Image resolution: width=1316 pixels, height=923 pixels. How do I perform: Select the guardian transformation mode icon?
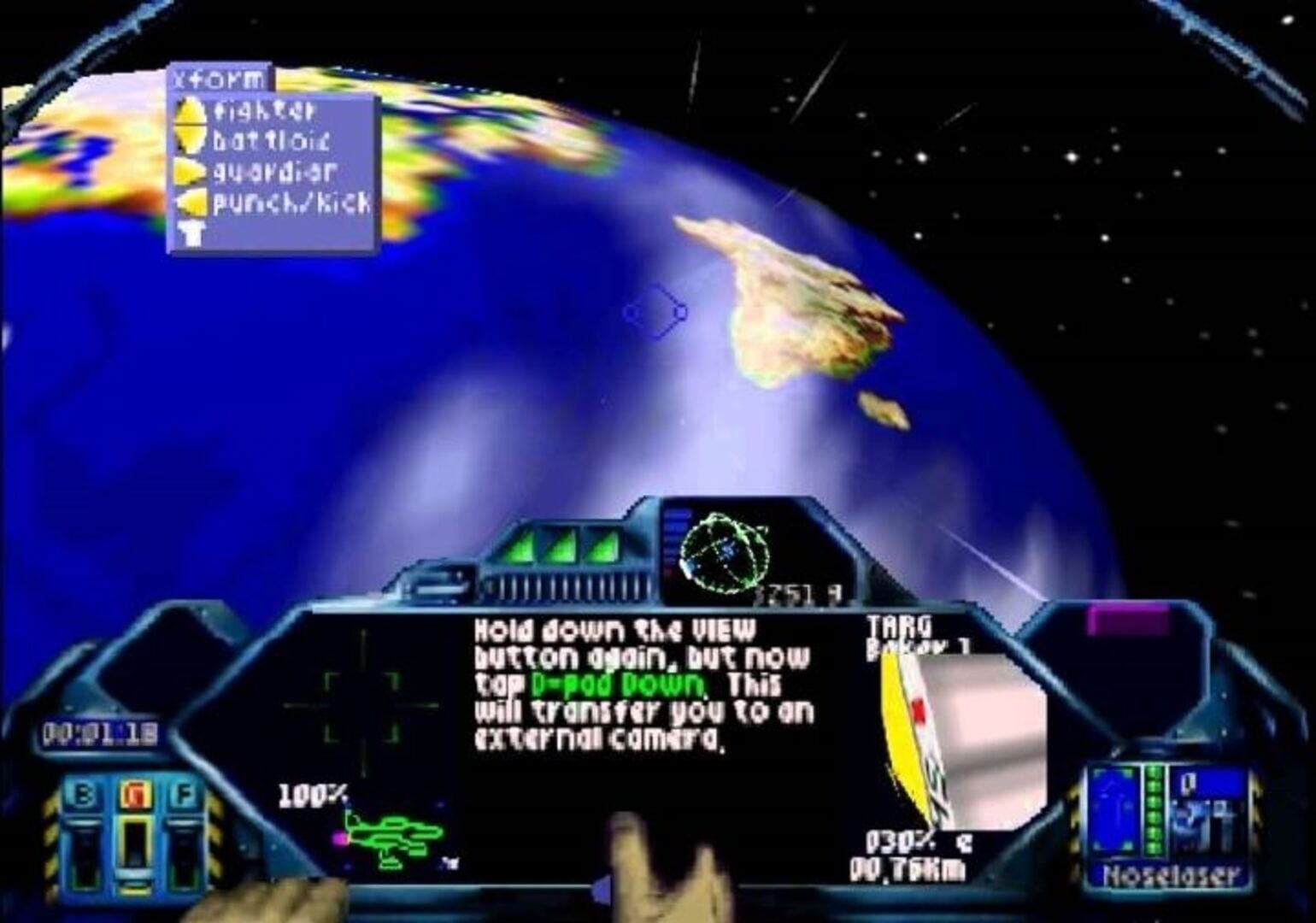tap(192, 173)
